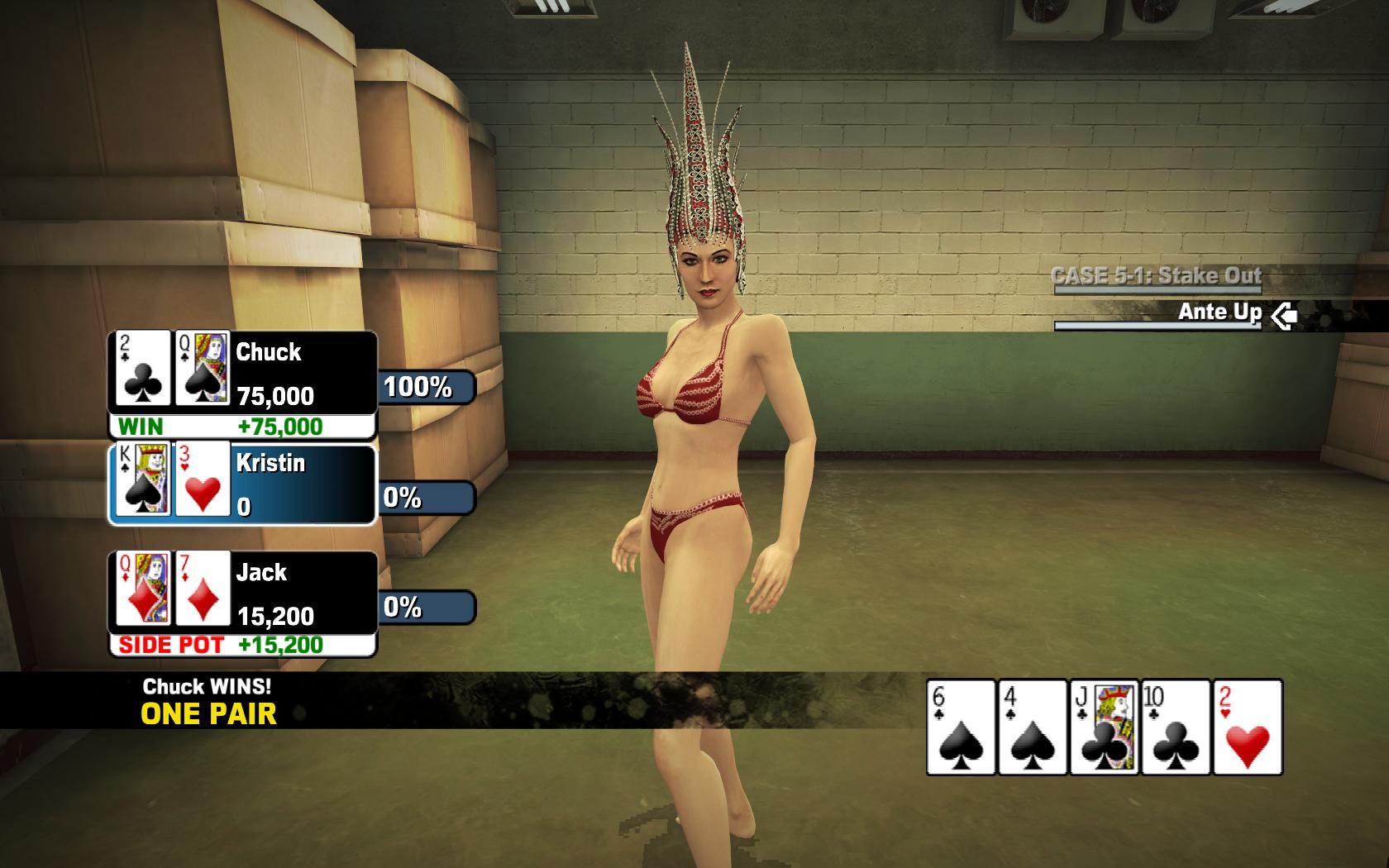This screenshot has width=1389, height=868.
Task: Click the ten of clubs community card
Action: point(1176,727)
